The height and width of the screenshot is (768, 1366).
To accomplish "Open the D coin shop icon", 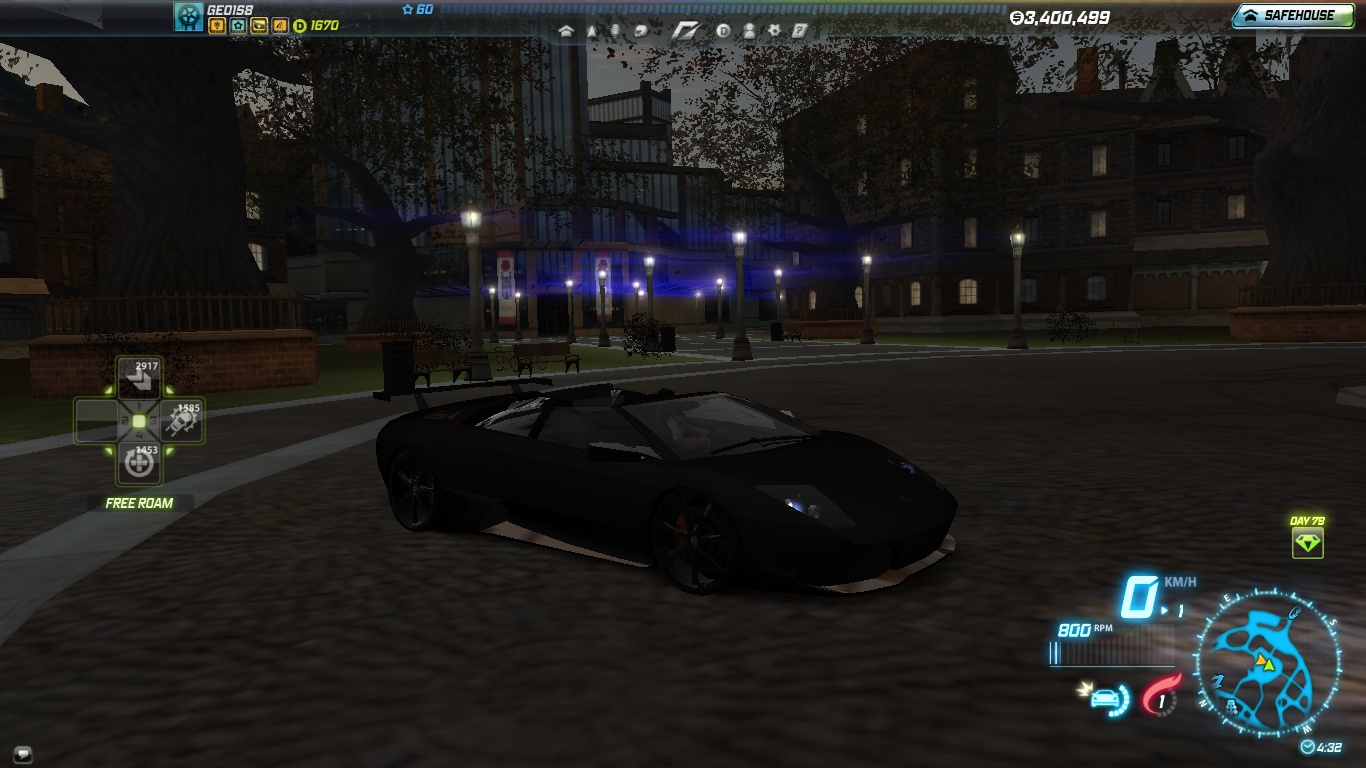I will click(723, 31).
